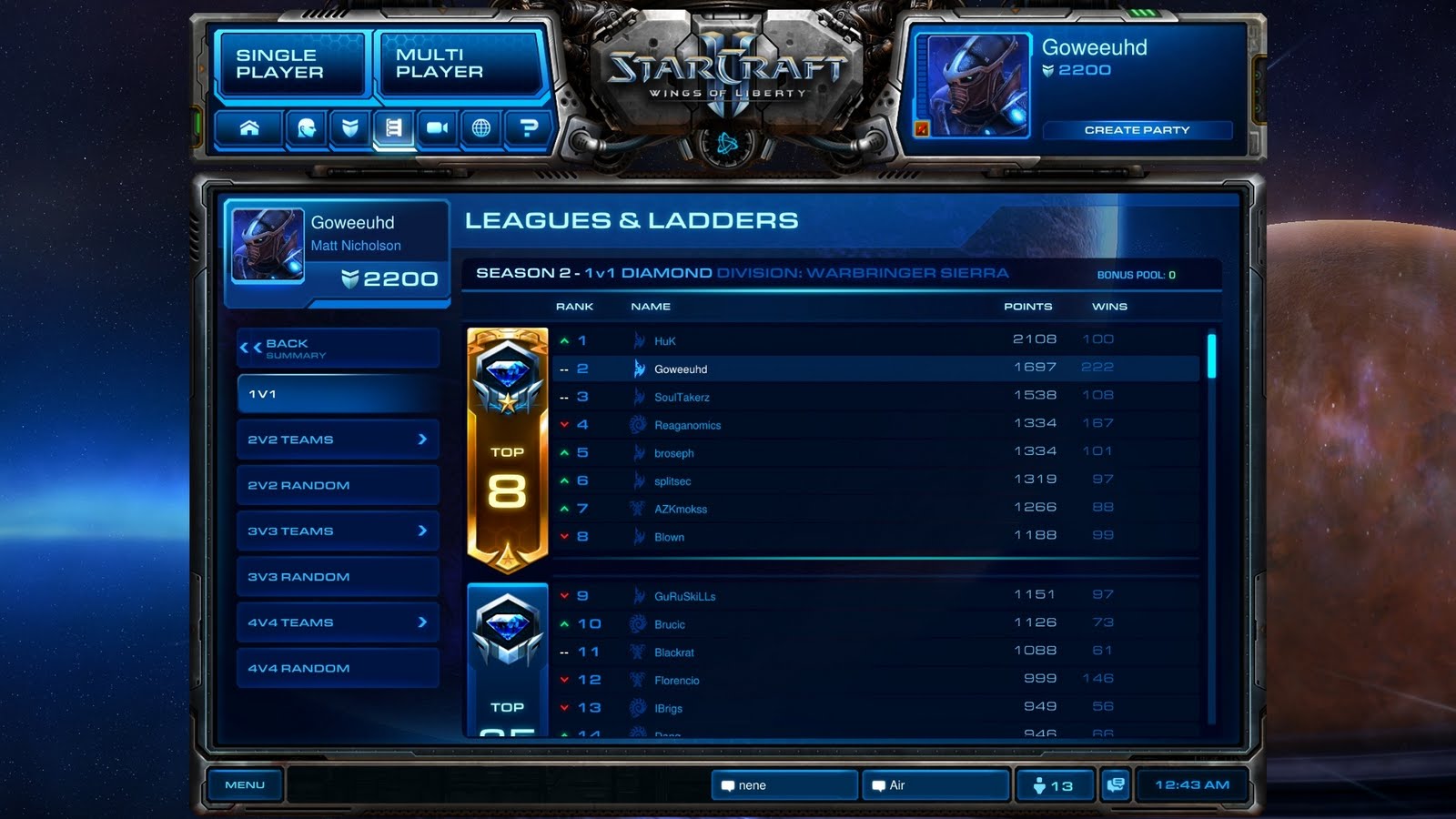
Task: View achievements via the shield icon
Action: tap(349, 128)
